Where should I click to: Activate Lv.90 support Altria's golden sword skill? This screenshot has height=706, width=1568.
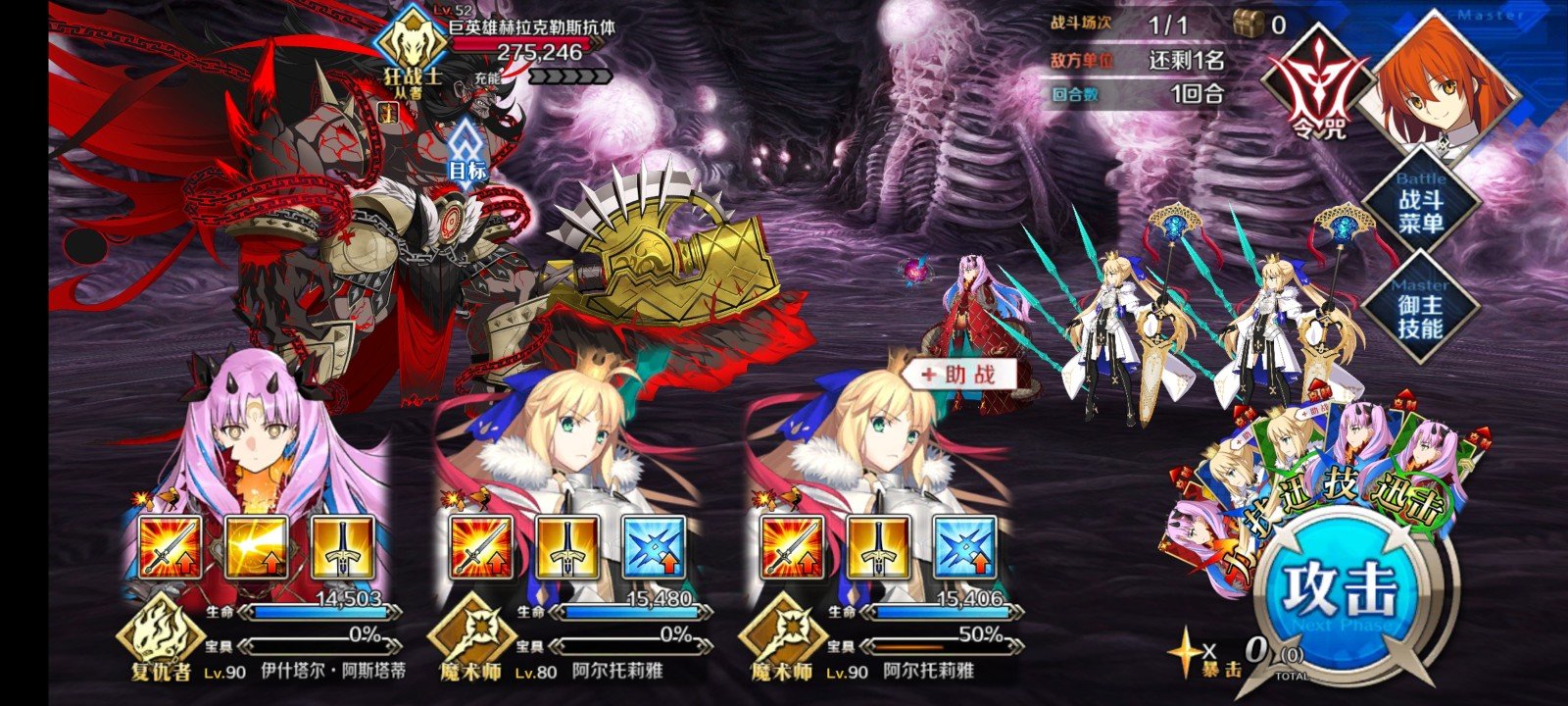(x=879, y=546)
